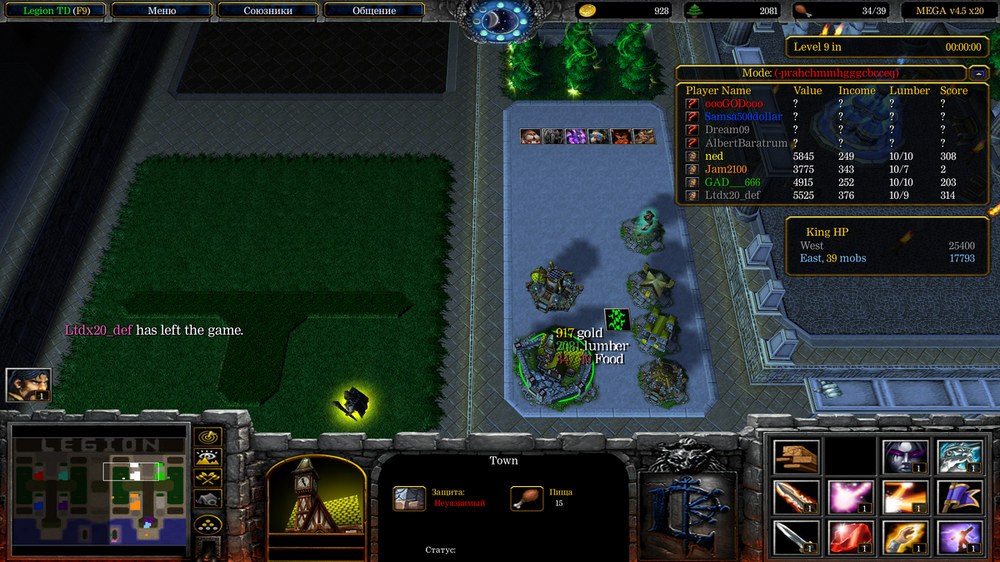Screen dimensions: 1000x562
Task: Collapse the multiboard with the arrow button
Action: 977,73
